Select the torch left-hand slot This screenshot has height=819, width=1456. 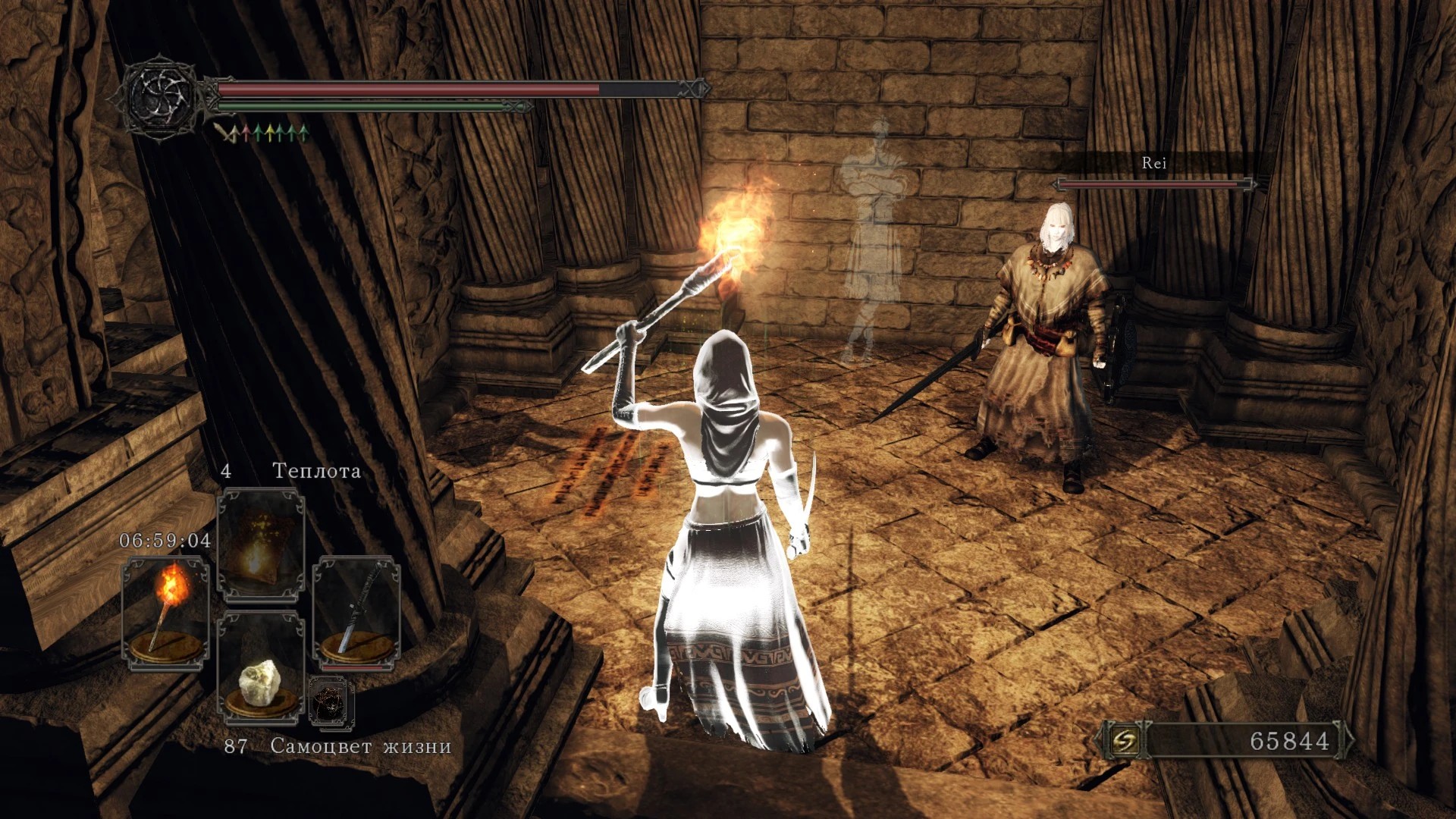165,613
